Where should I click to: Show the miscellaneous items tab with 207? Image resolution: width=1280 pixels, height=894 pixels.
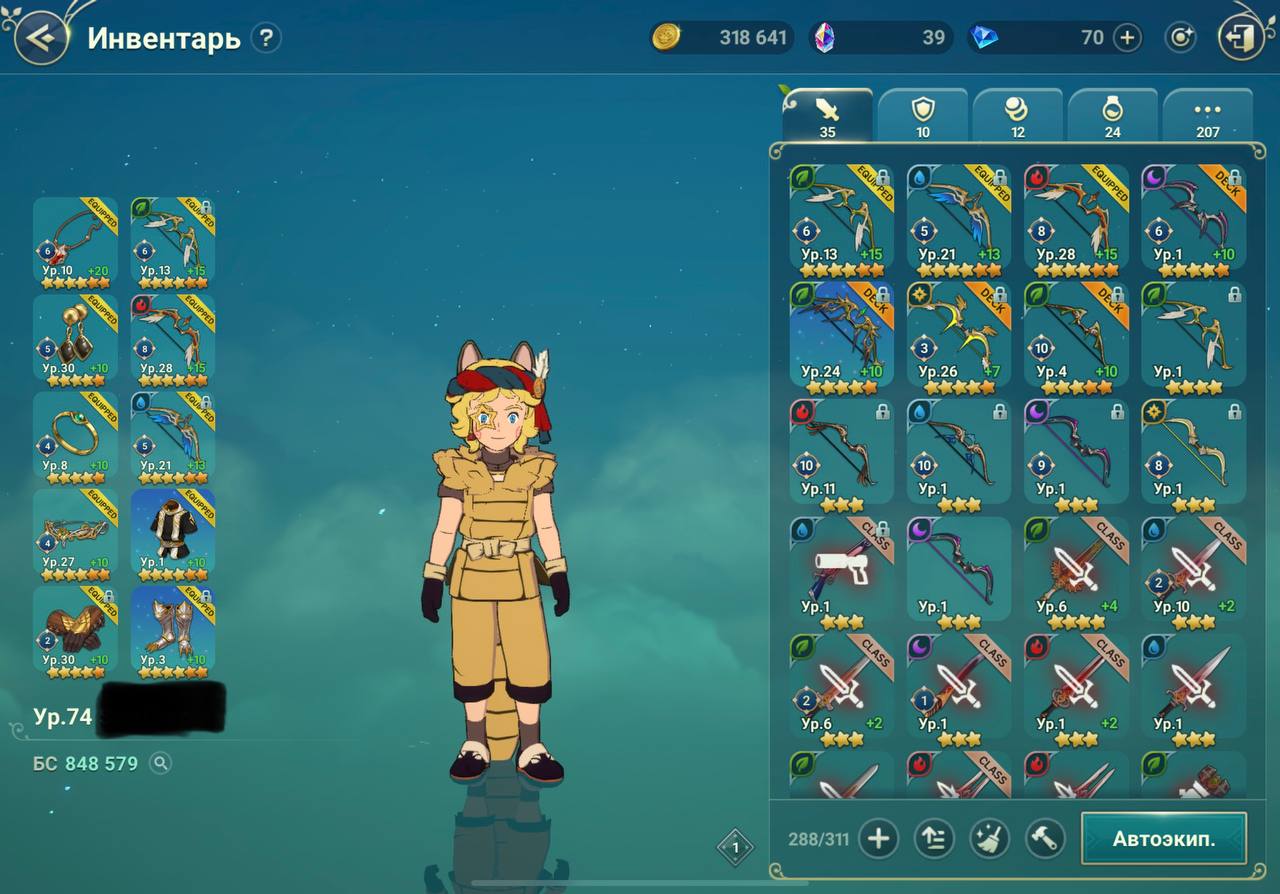point(1207,116)
